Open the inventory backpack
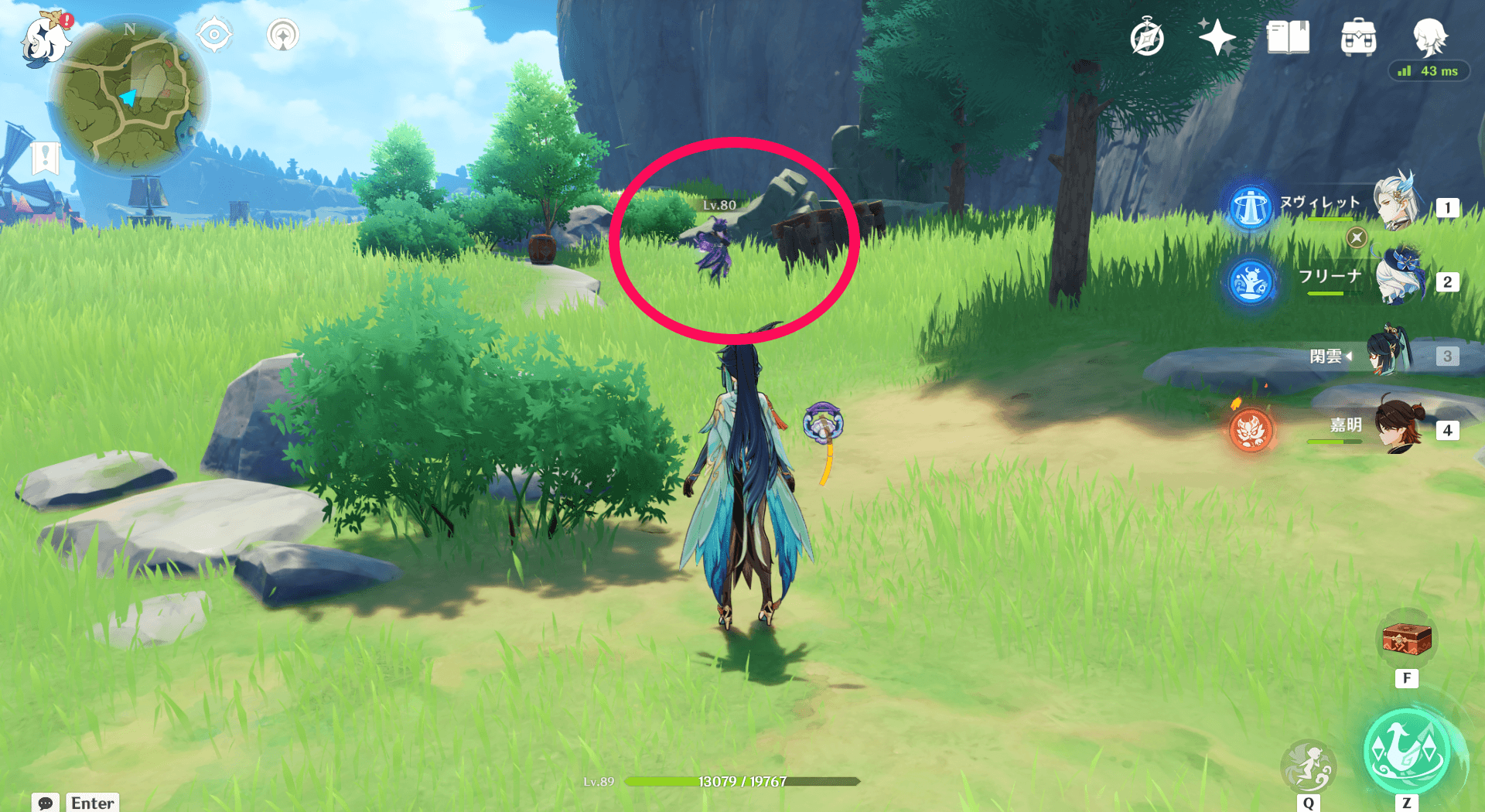1485x812 pixels. pos(1358,36)
